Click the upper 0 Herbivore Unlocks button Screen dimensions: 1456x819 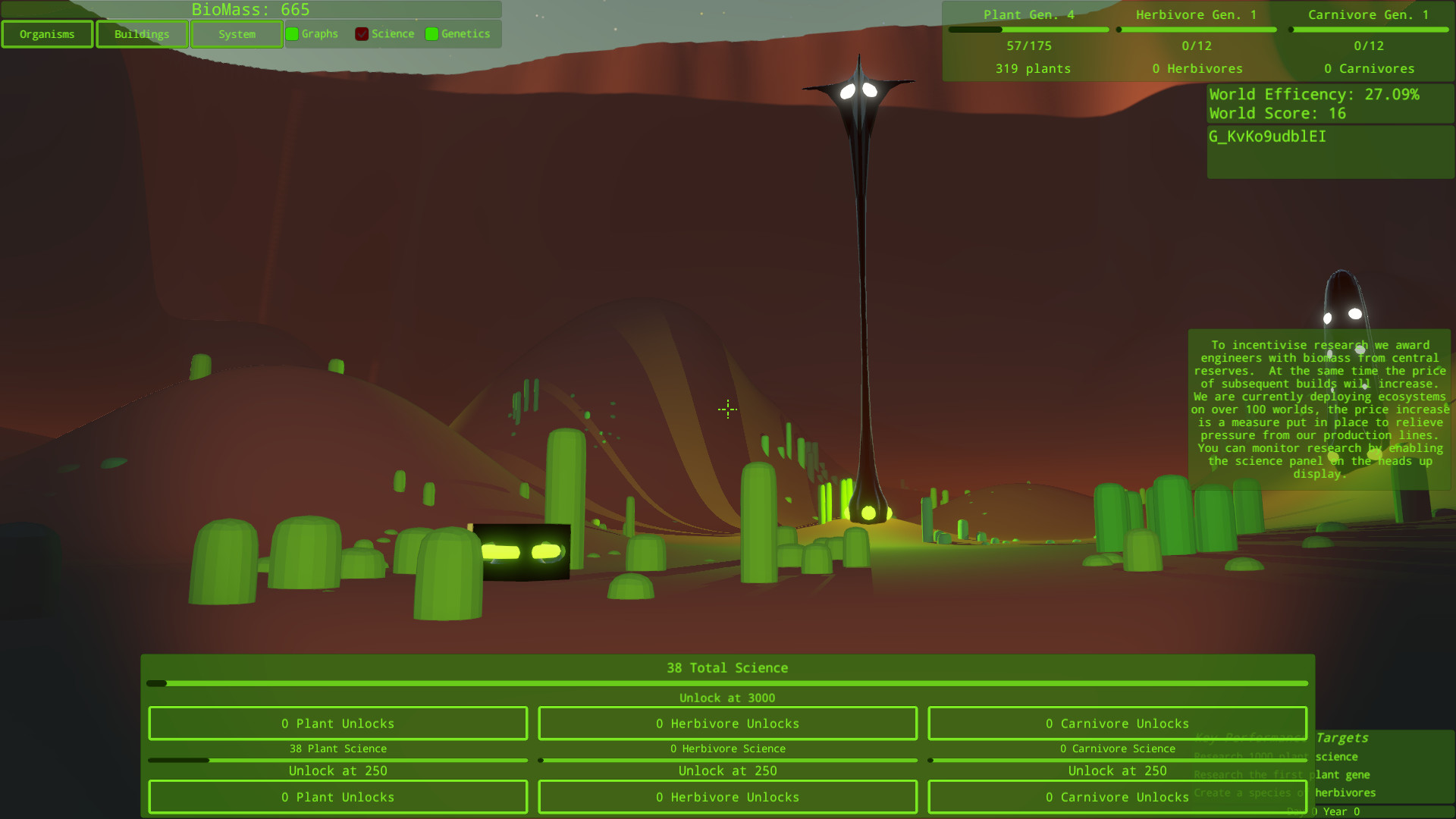click(x=727, y=723)
